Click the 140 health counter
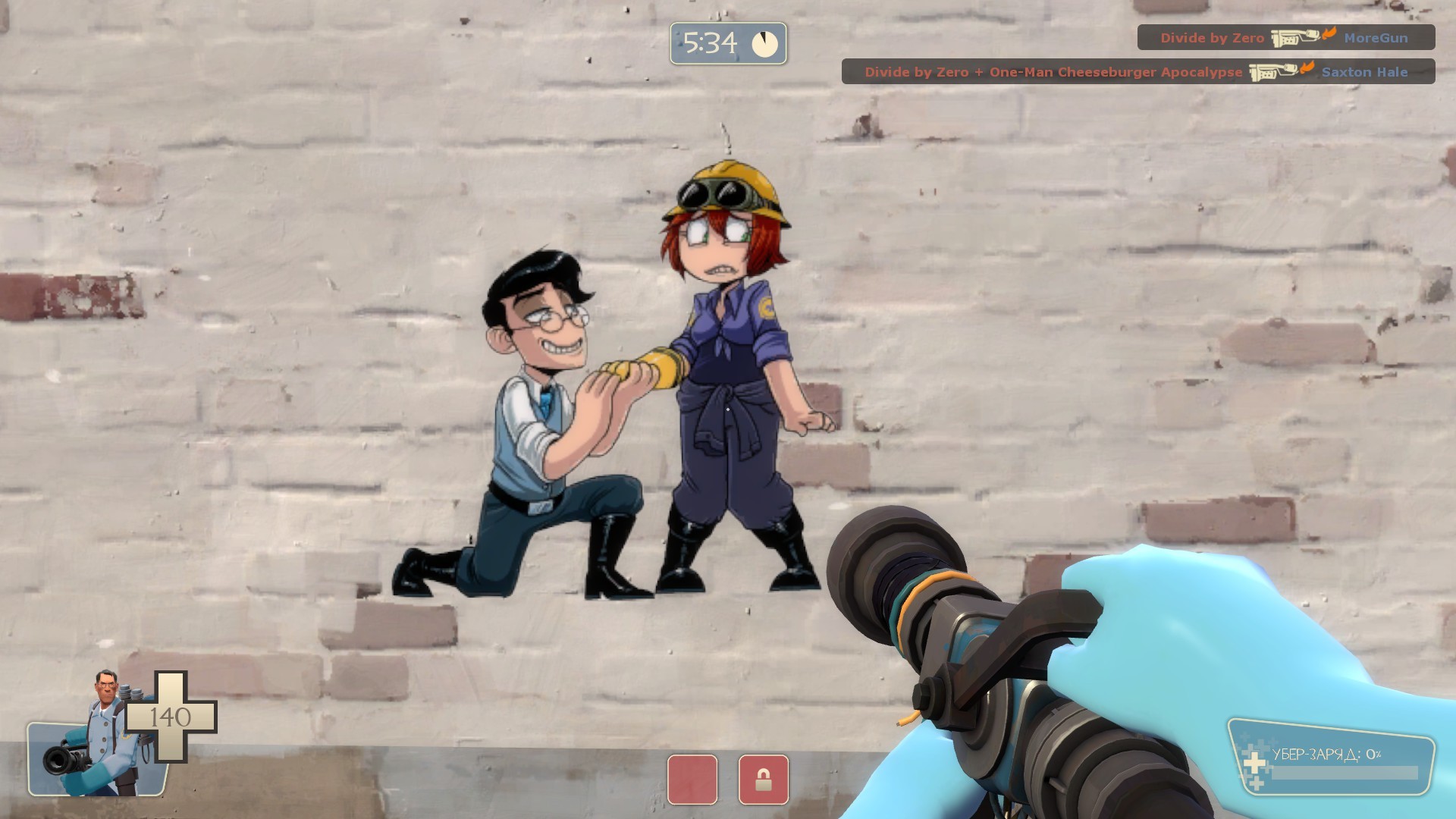The image size is (1456, 819). pos(173,716)
